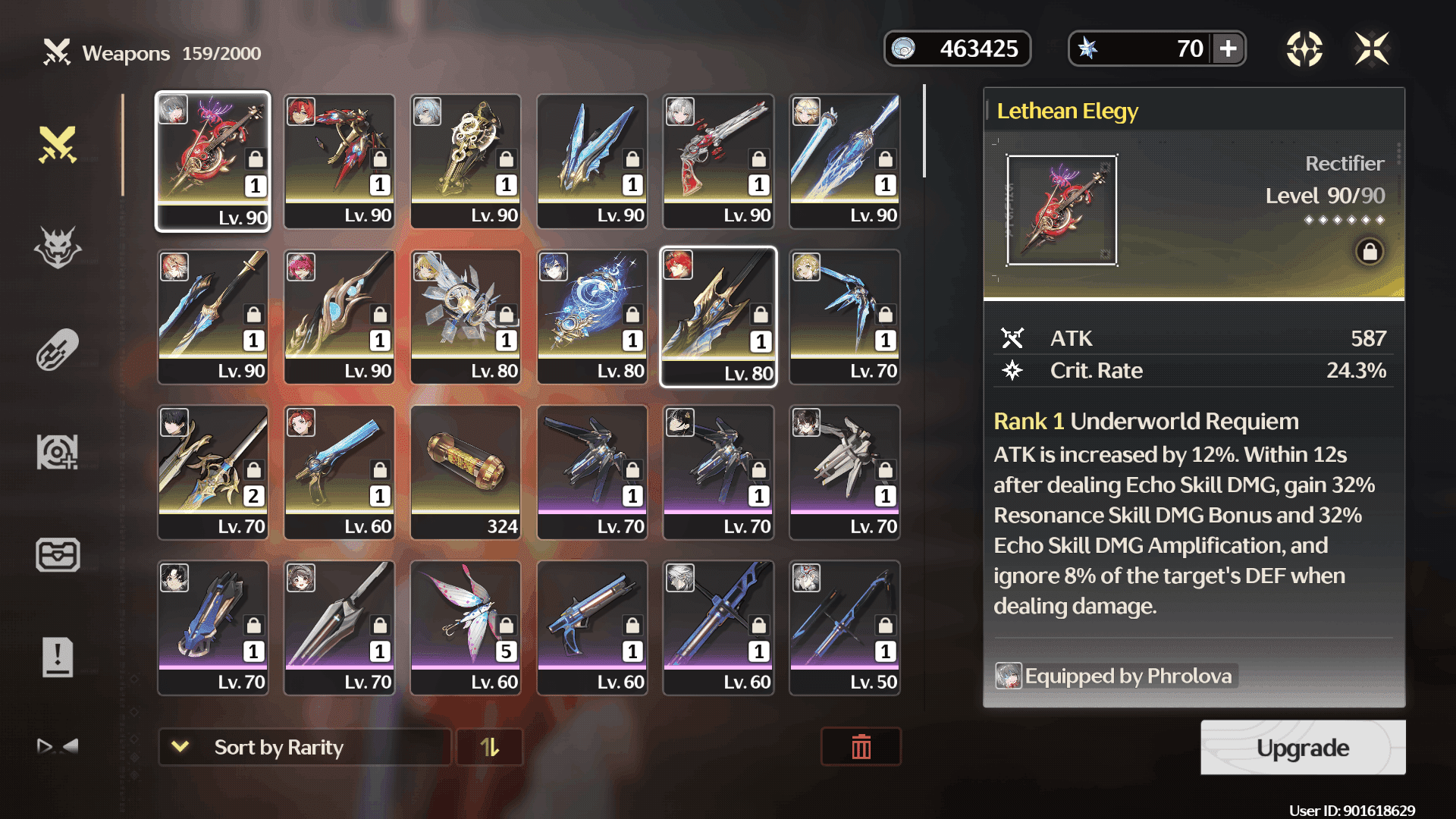Open the gold four-pointed compass icon
Image resolution: width=1456 pixels, height=819 pixels.
[x=1304, y=49]
